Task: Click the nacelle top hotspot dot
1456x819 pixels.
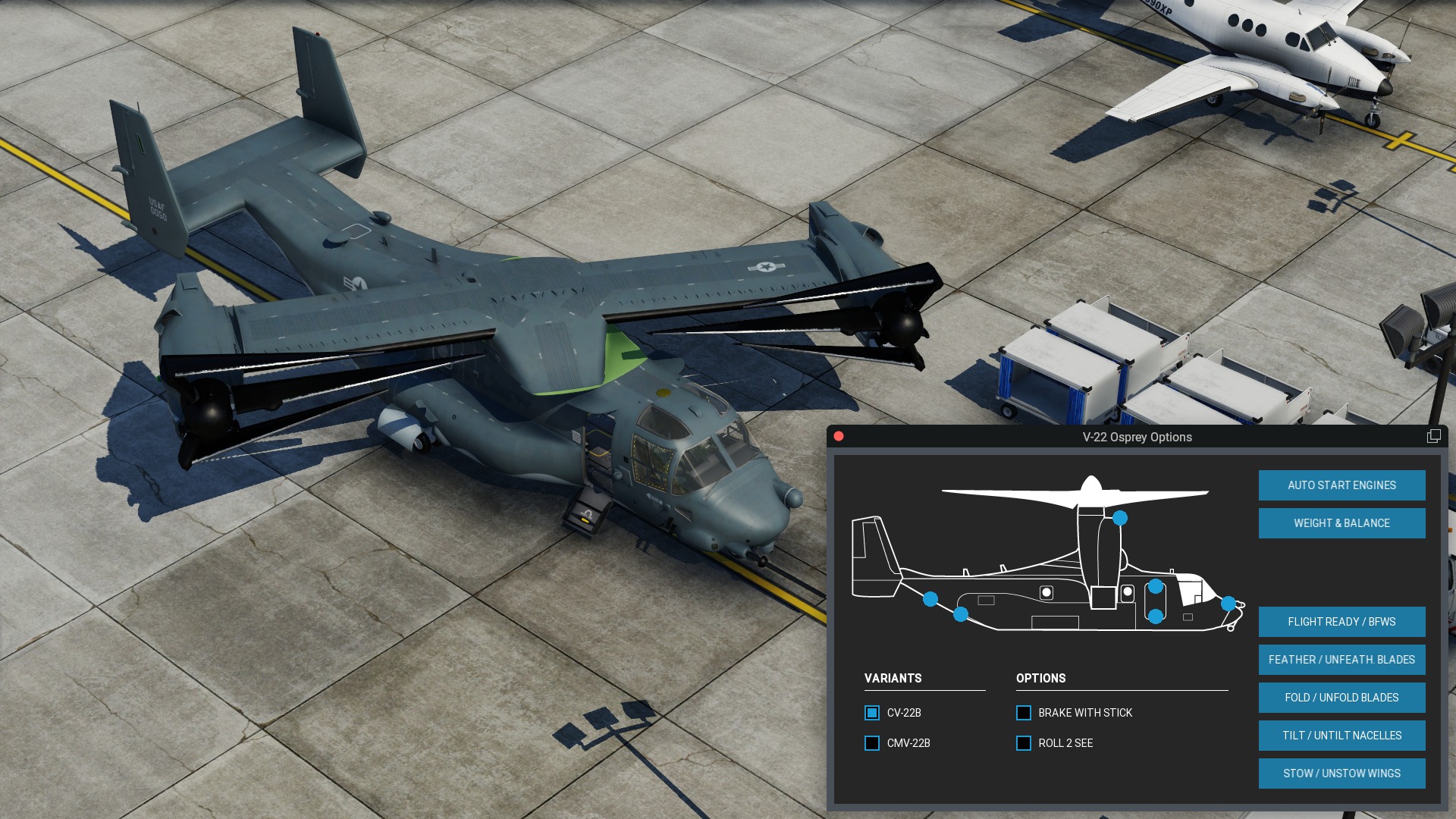Action: coord(1120,518)
